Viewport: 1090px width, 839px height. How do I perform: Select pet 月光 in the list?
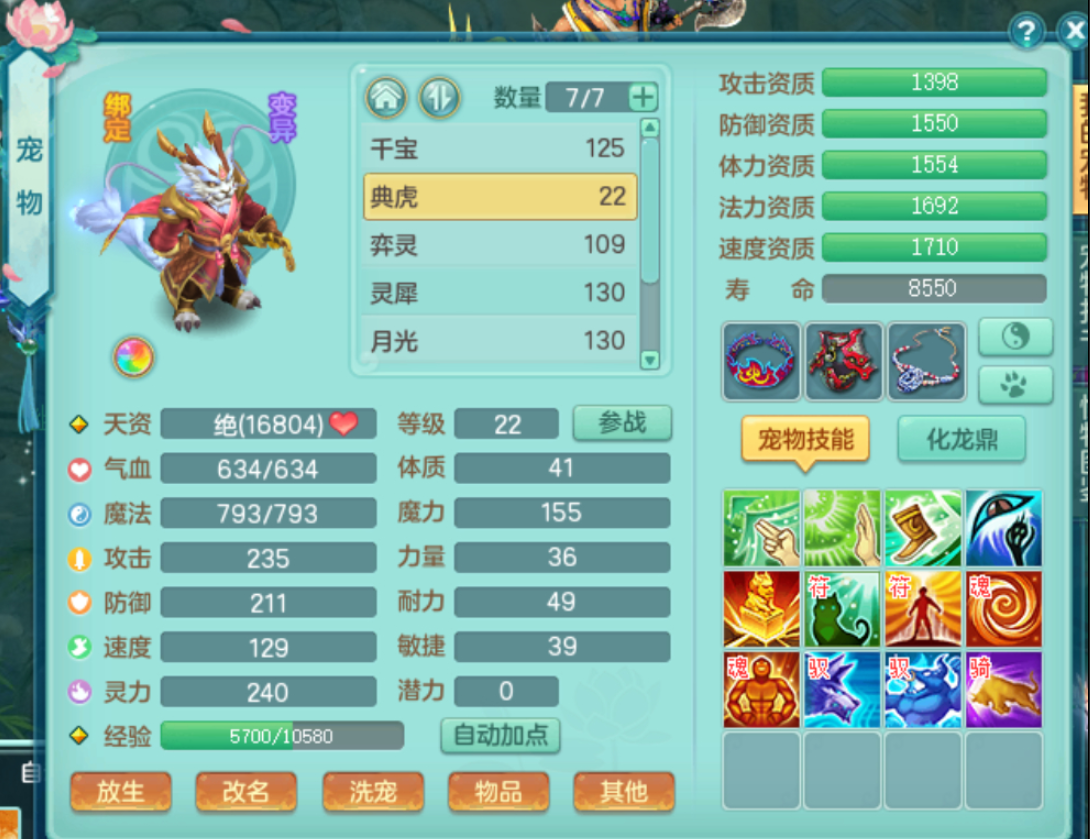coord(499,341)
